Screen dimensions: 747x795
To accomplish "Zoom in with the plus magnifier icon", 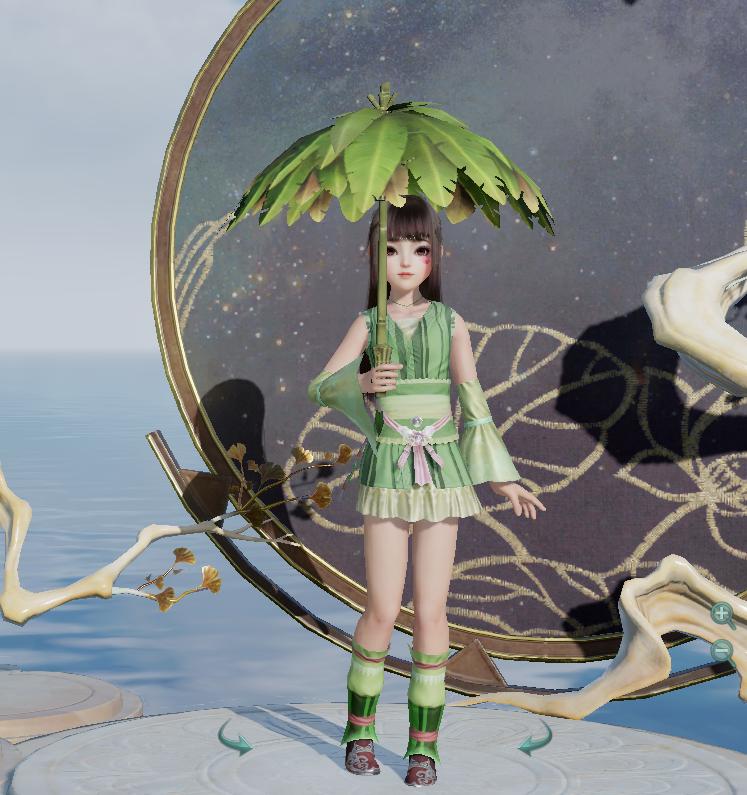I will [x=722, y=613].
